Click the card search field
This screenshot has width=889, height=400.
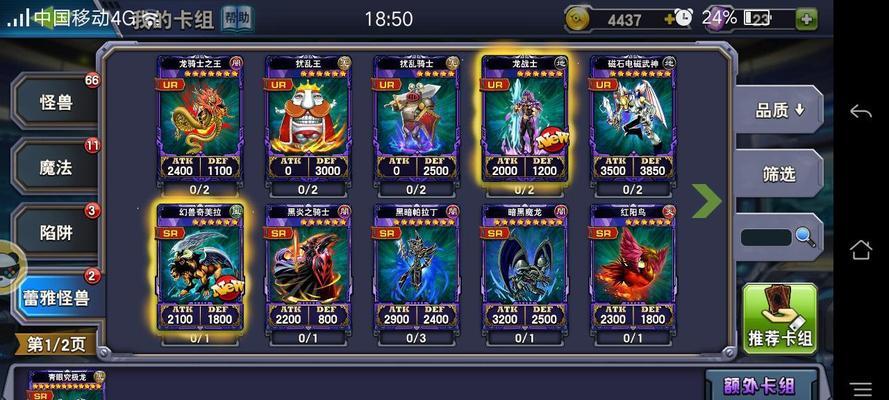767,237
